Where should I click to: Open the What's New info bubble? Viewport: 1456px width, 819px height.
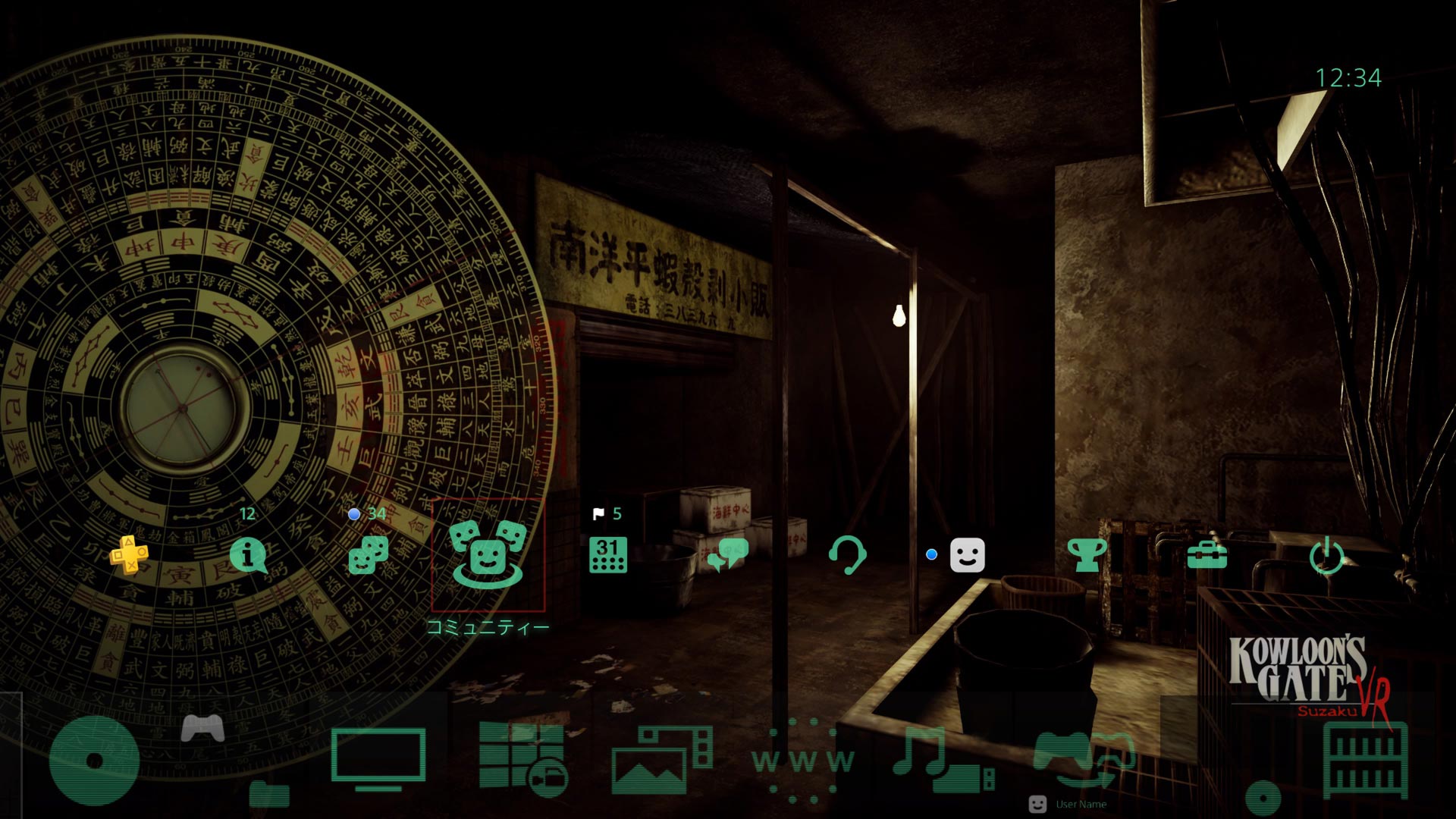pos(248,555)
